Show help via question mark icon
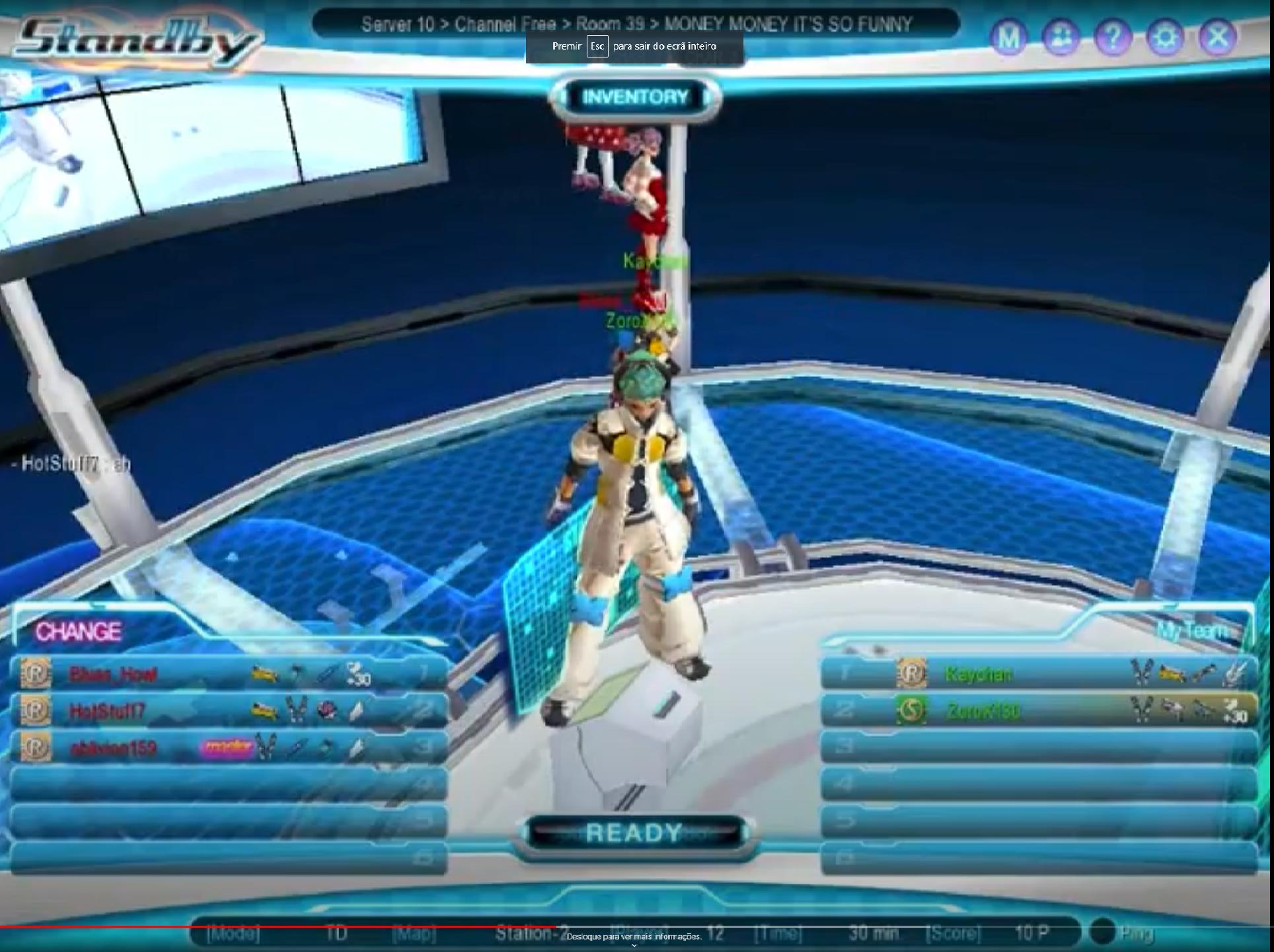Viewport: 1274px width, 952px height. point(1113,37)
